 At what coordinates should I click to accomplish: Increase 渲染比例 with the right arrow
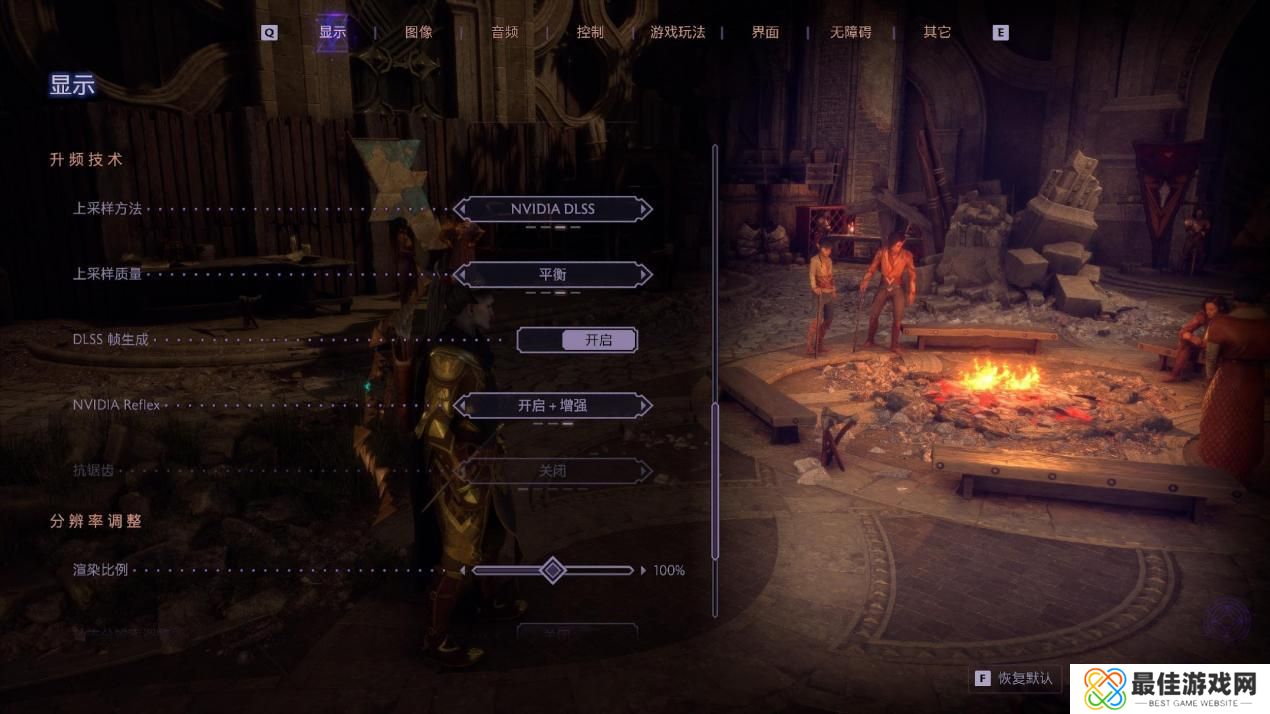[x=642, y=570]
